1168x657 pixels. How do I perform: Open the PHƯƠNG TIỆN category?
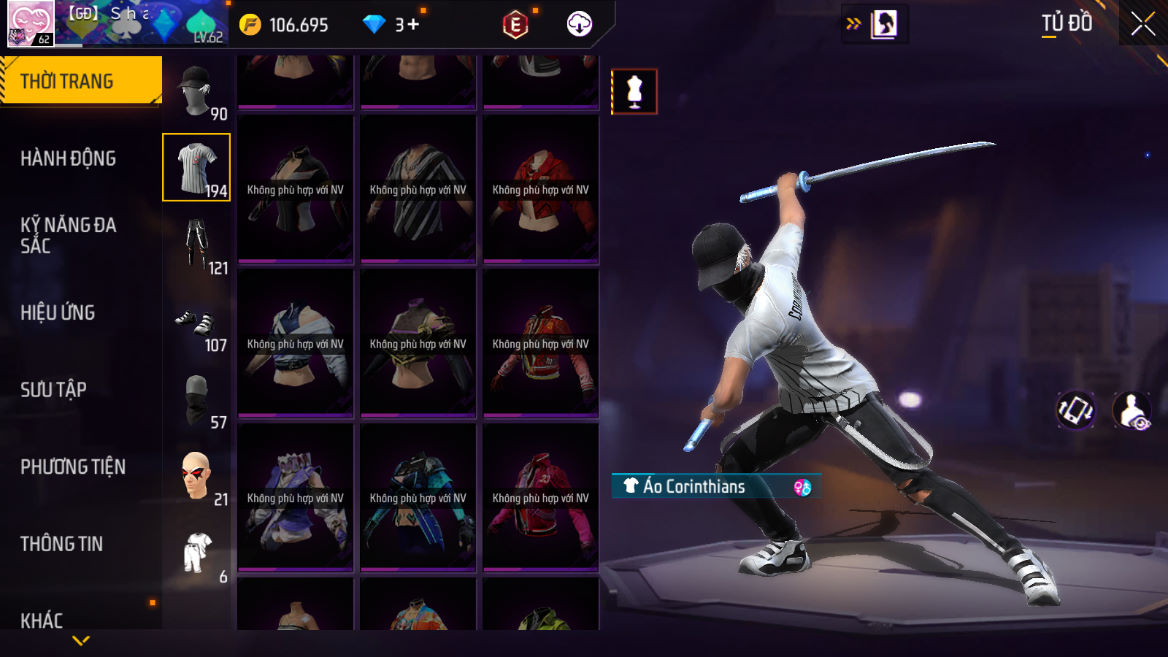pyautogui.click(x=73, y=466)
